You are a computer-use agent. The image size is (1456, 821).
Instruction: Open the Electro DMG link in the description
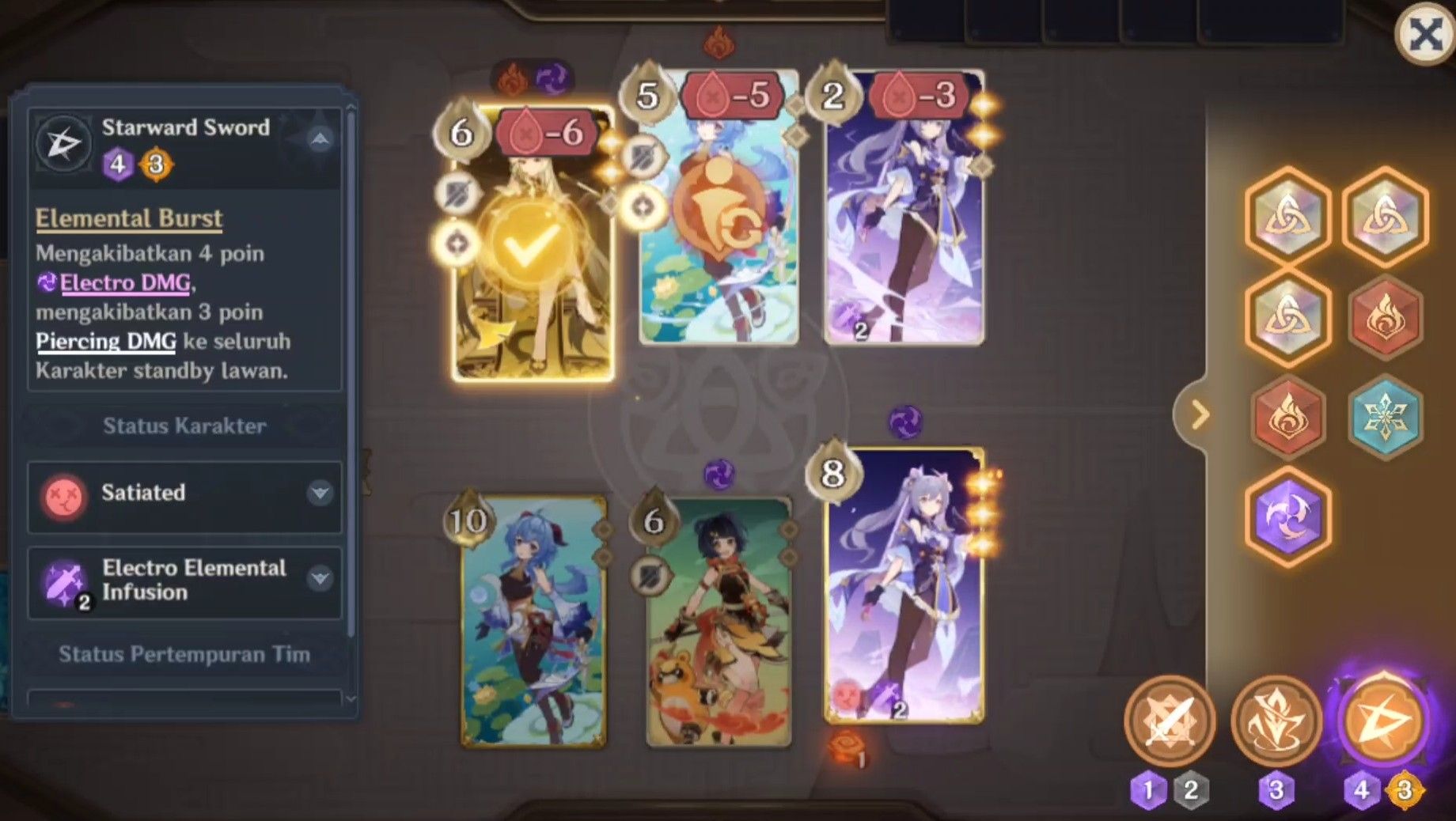[123, 282]
